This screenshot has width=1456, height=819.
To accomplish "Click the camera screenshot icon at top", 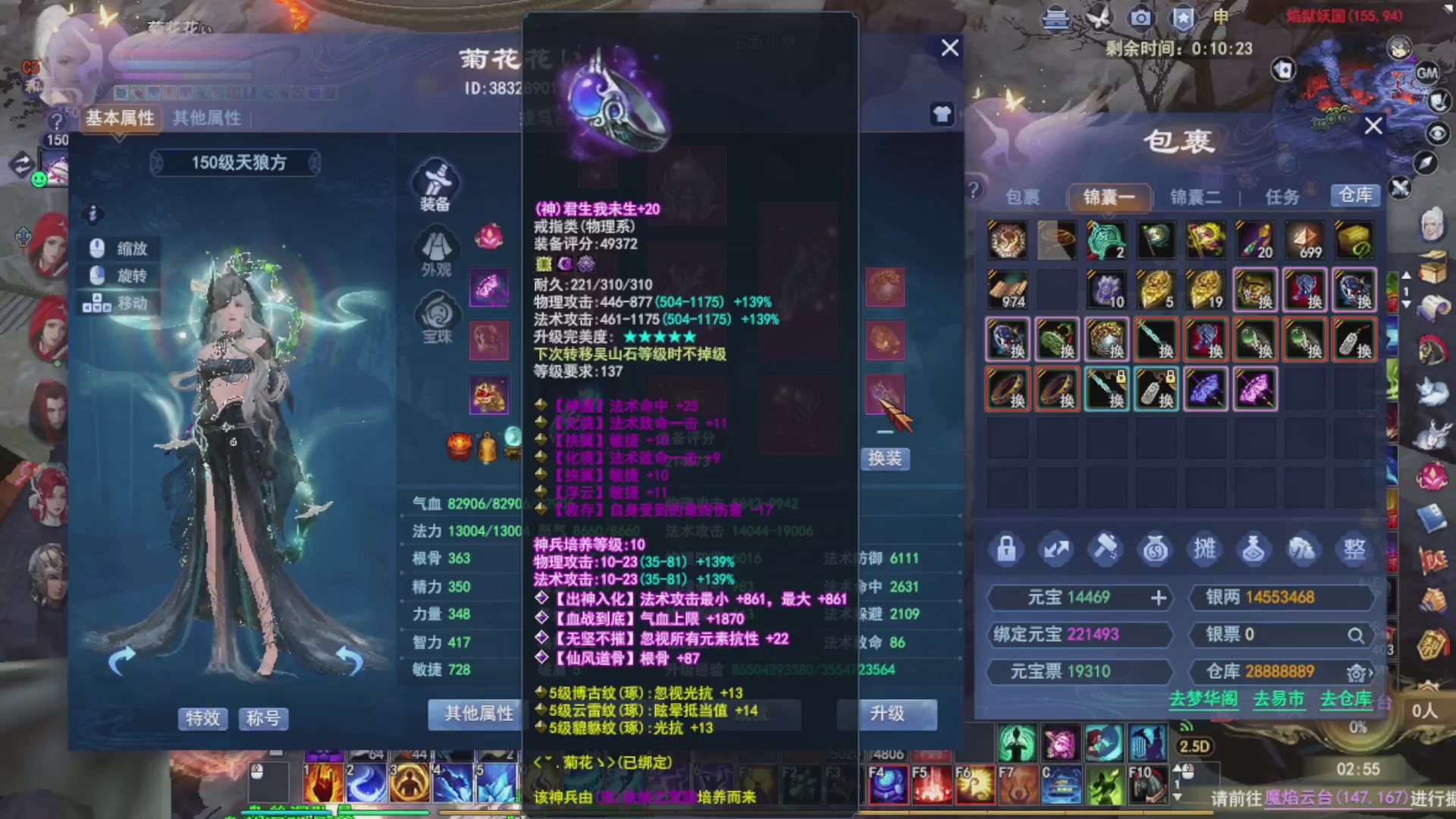I will point(1140,17).
